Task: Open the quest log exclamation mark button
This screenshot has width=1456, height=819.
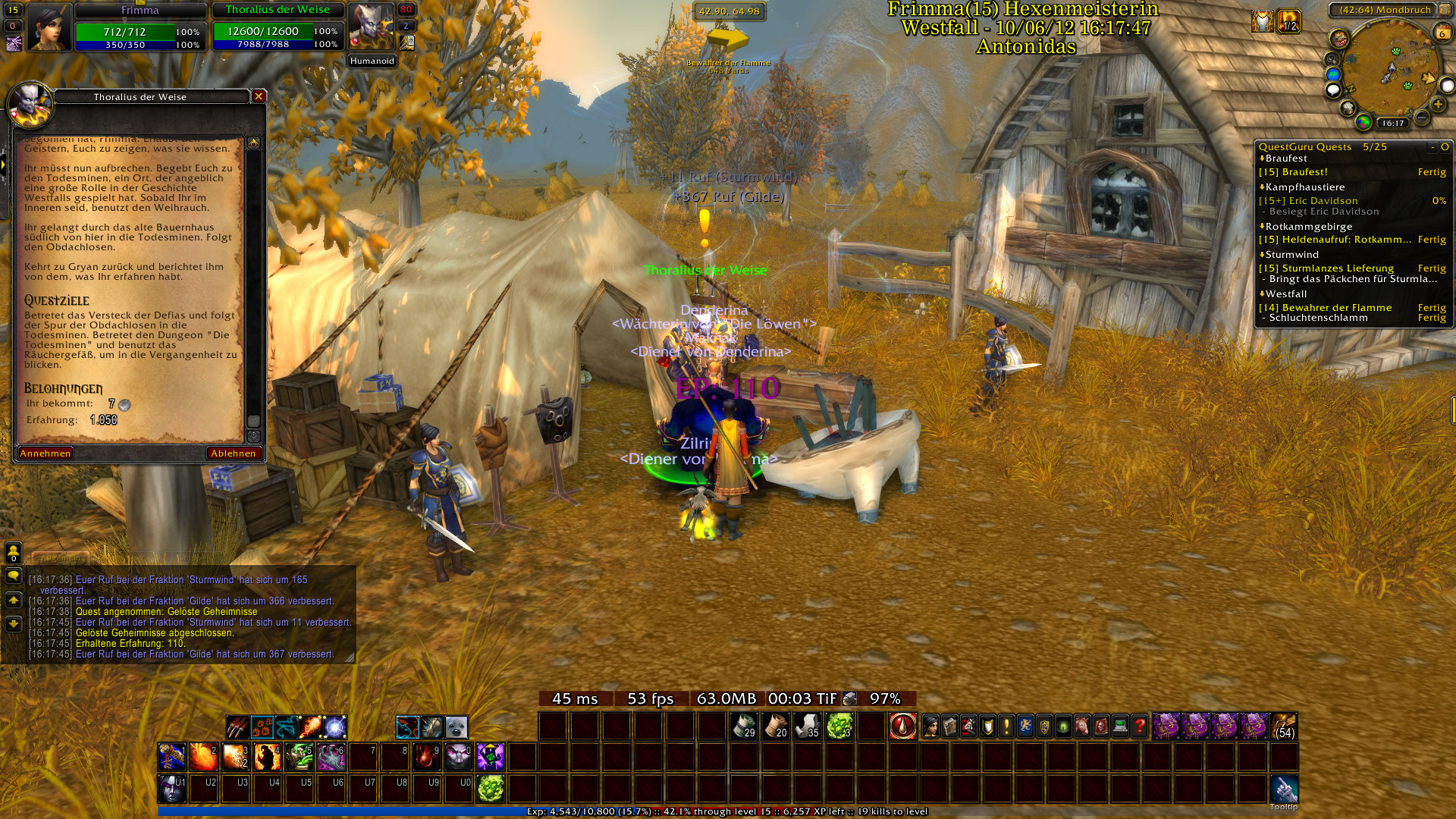Action: 1006,726
